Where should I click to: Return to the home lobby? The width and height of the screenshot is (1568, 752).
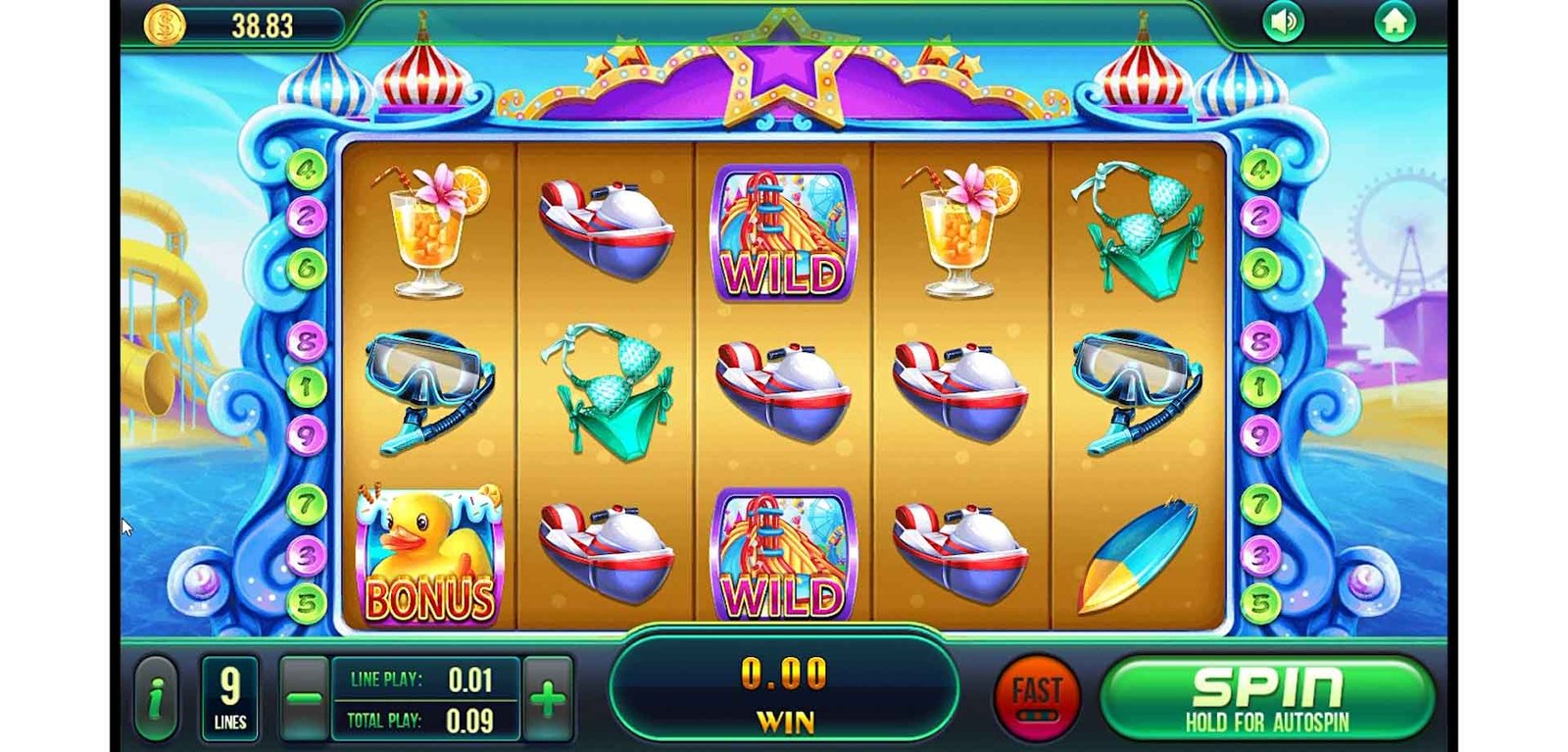tap(1394, 22)
